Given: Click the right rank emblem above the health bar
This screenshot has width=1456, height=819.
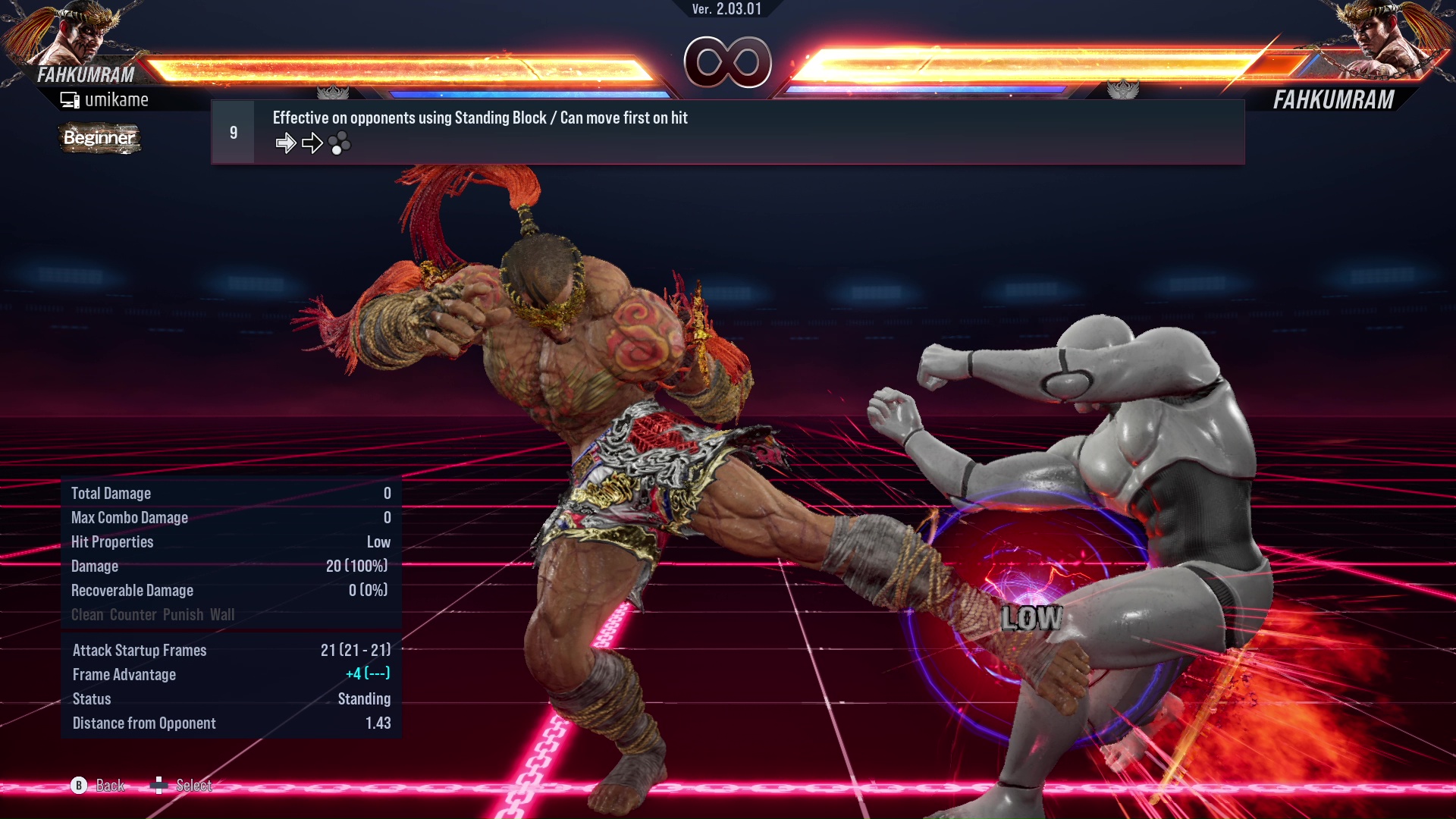Looking at the screenshot, I should [x=1125, y=89].
